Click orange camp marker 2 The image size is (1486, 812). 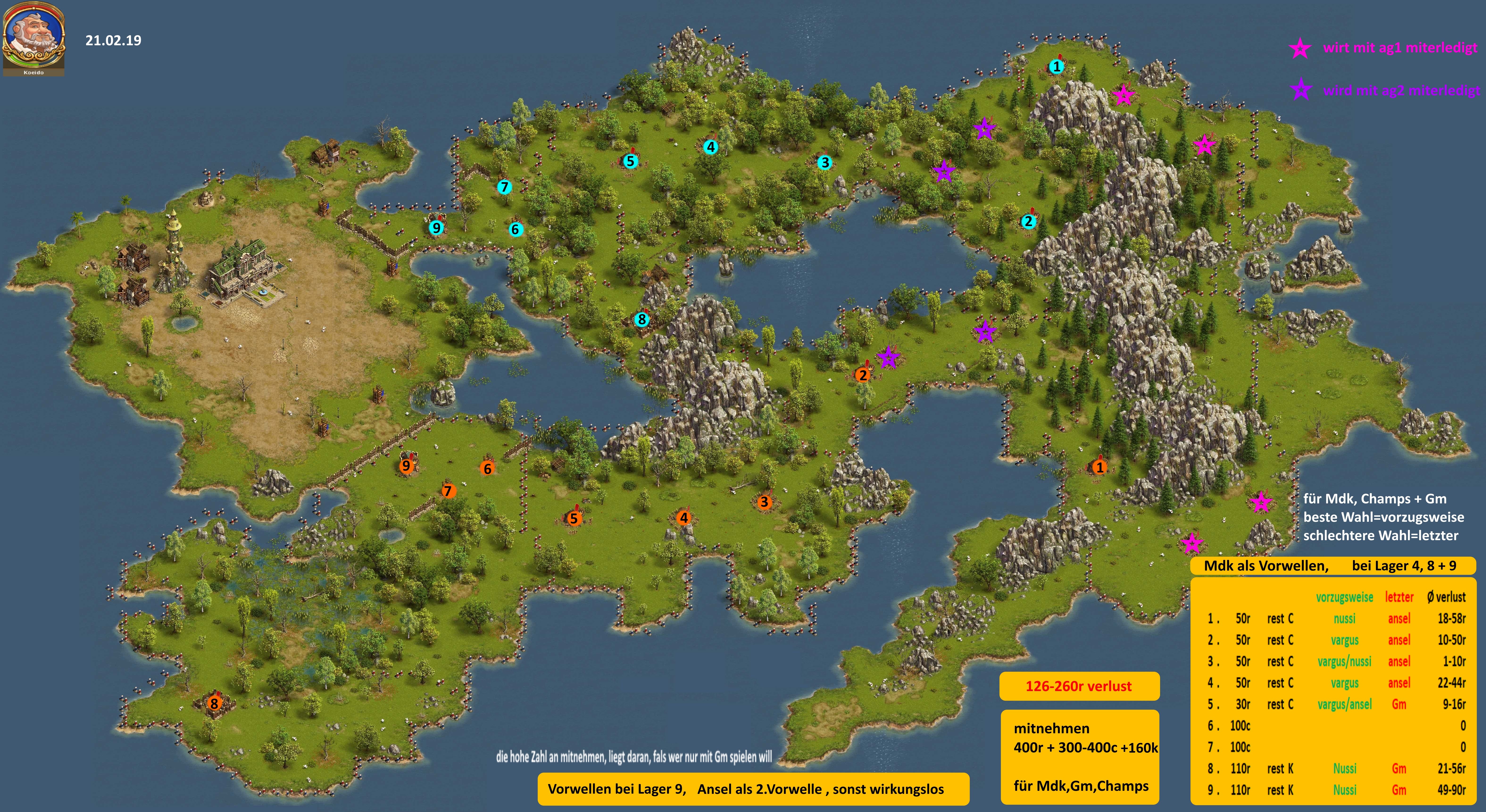click(862, 375)
